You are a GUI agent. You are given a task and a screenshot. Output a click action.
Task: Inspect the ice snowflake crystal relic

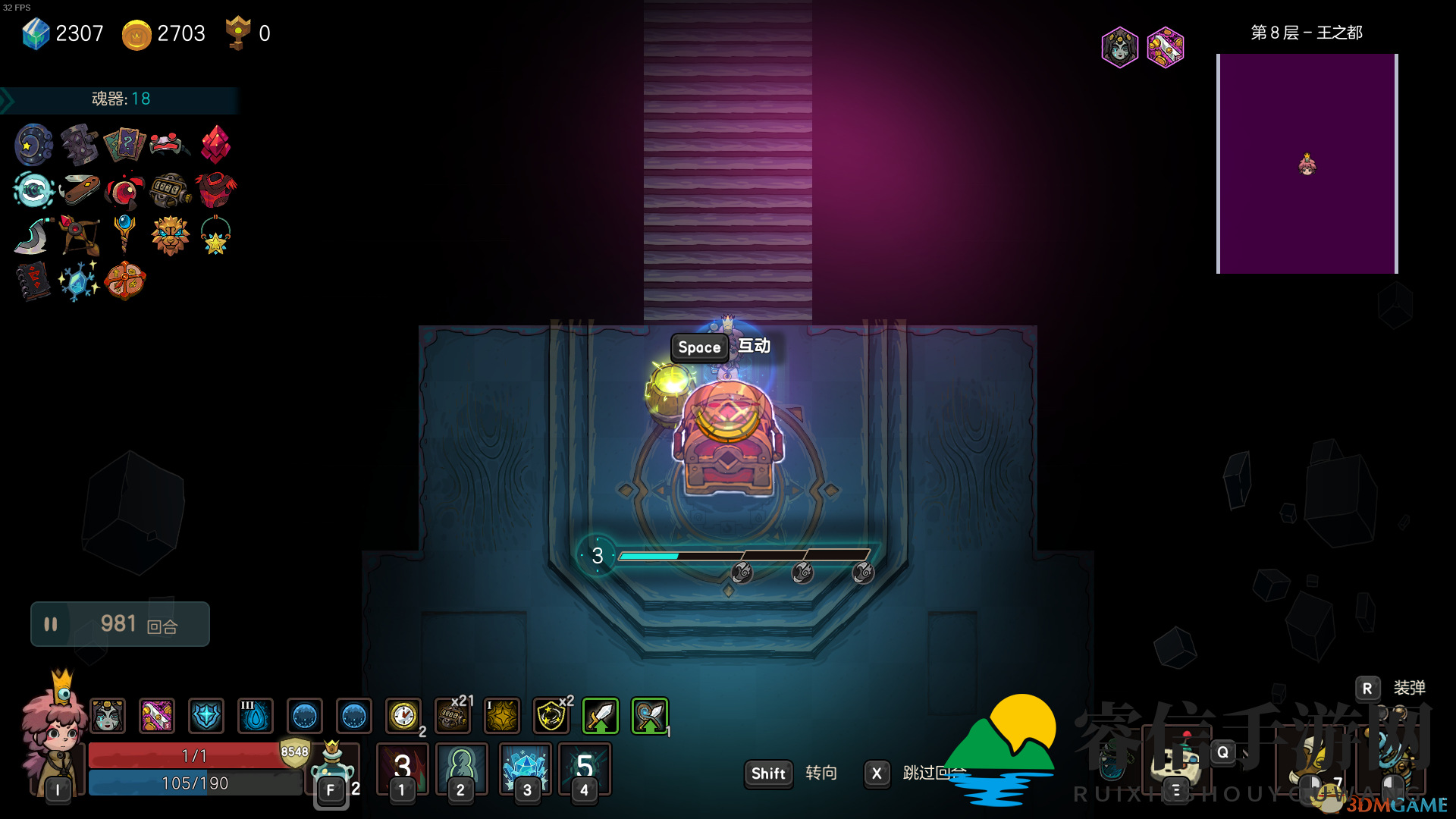79,281
